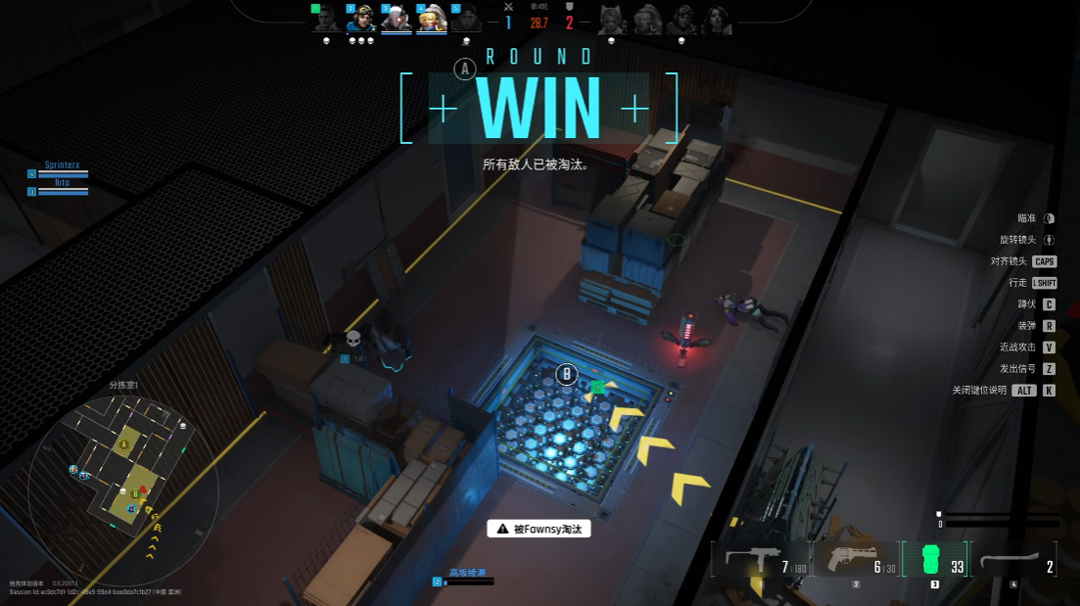Click the goggles-wearing teammate portrait numbered 2
Image resolution: width=1080 pixels, height=606 pixels.
point(361,19)
